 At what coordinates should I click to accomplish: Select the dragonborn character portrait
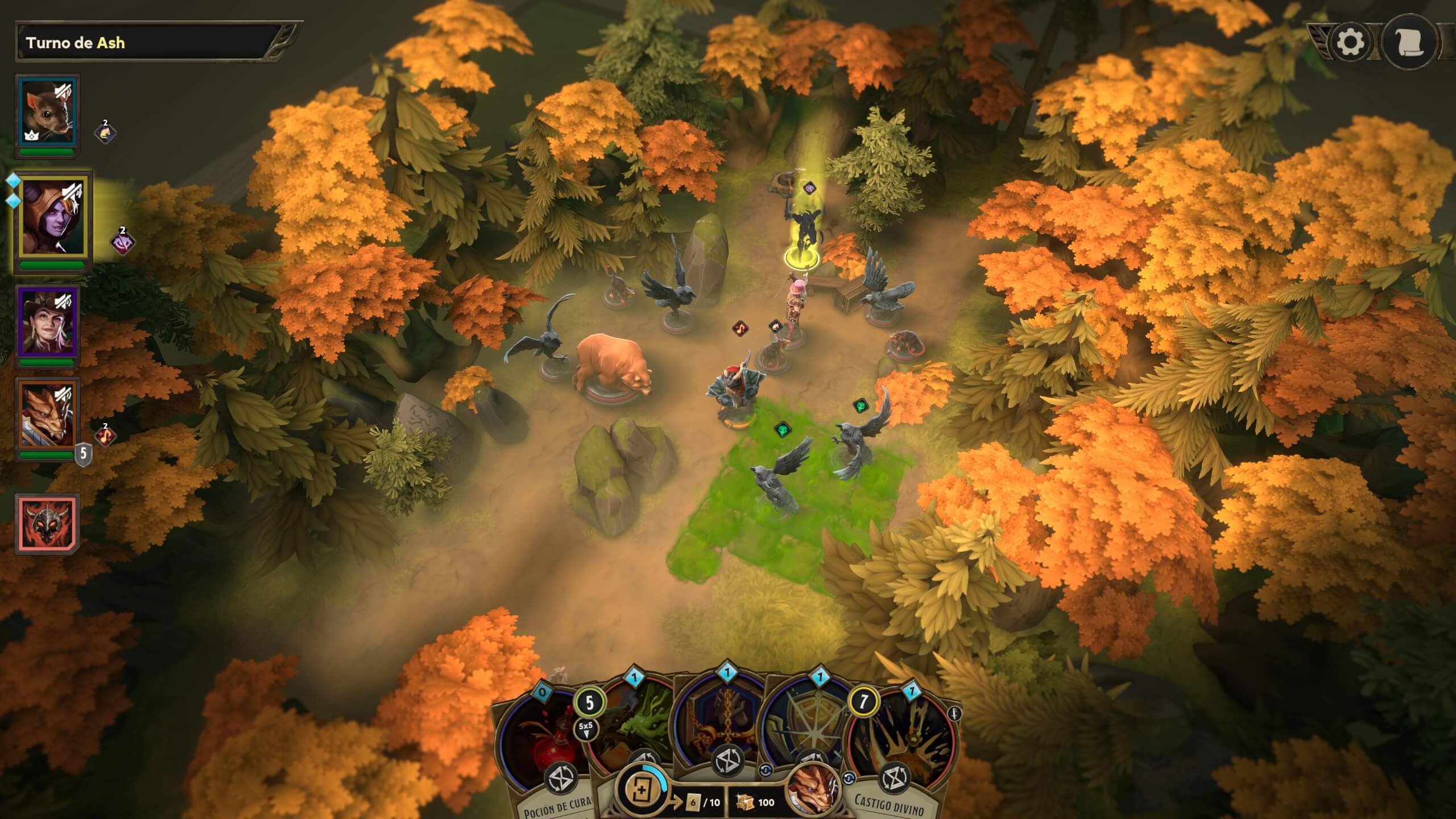click(x=48, y=414)
